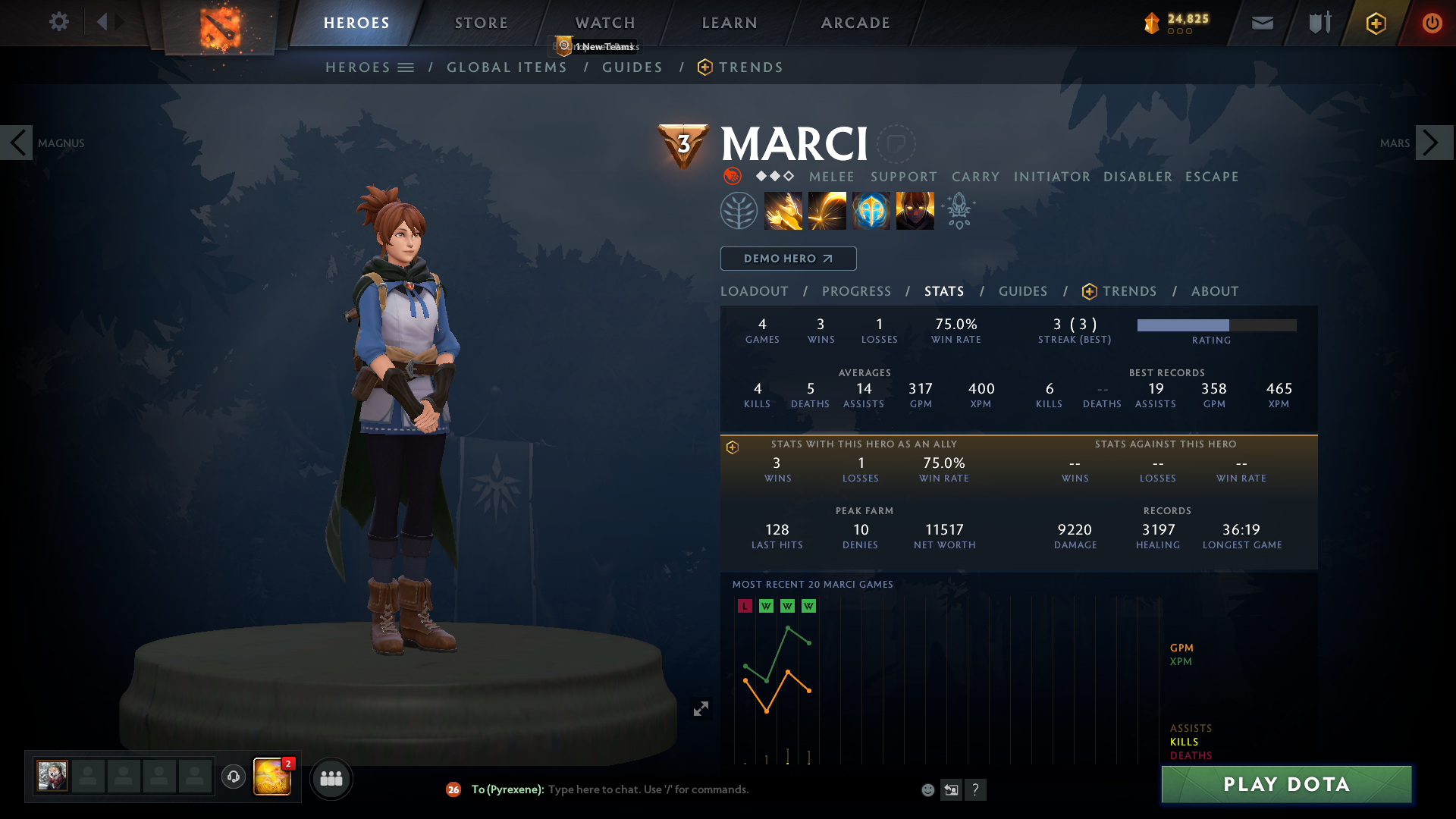Screen dimensions: 1456x819
Task: Toggle the voice chat headset
Action: pyautogui.click(x=234, y=777)
